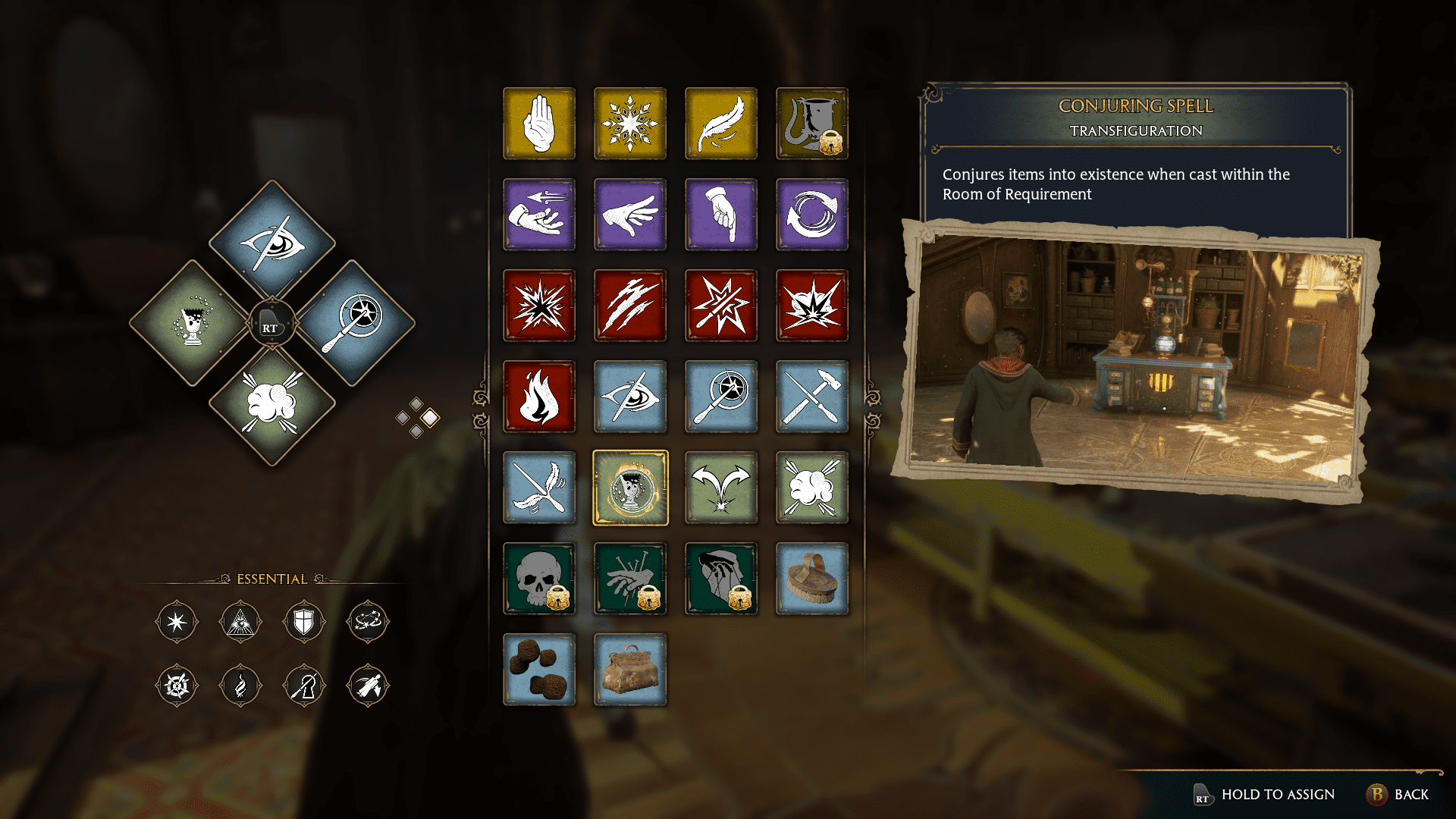
Task: Select the puff spell in bottom diamond slot
Action: point(271,403)
